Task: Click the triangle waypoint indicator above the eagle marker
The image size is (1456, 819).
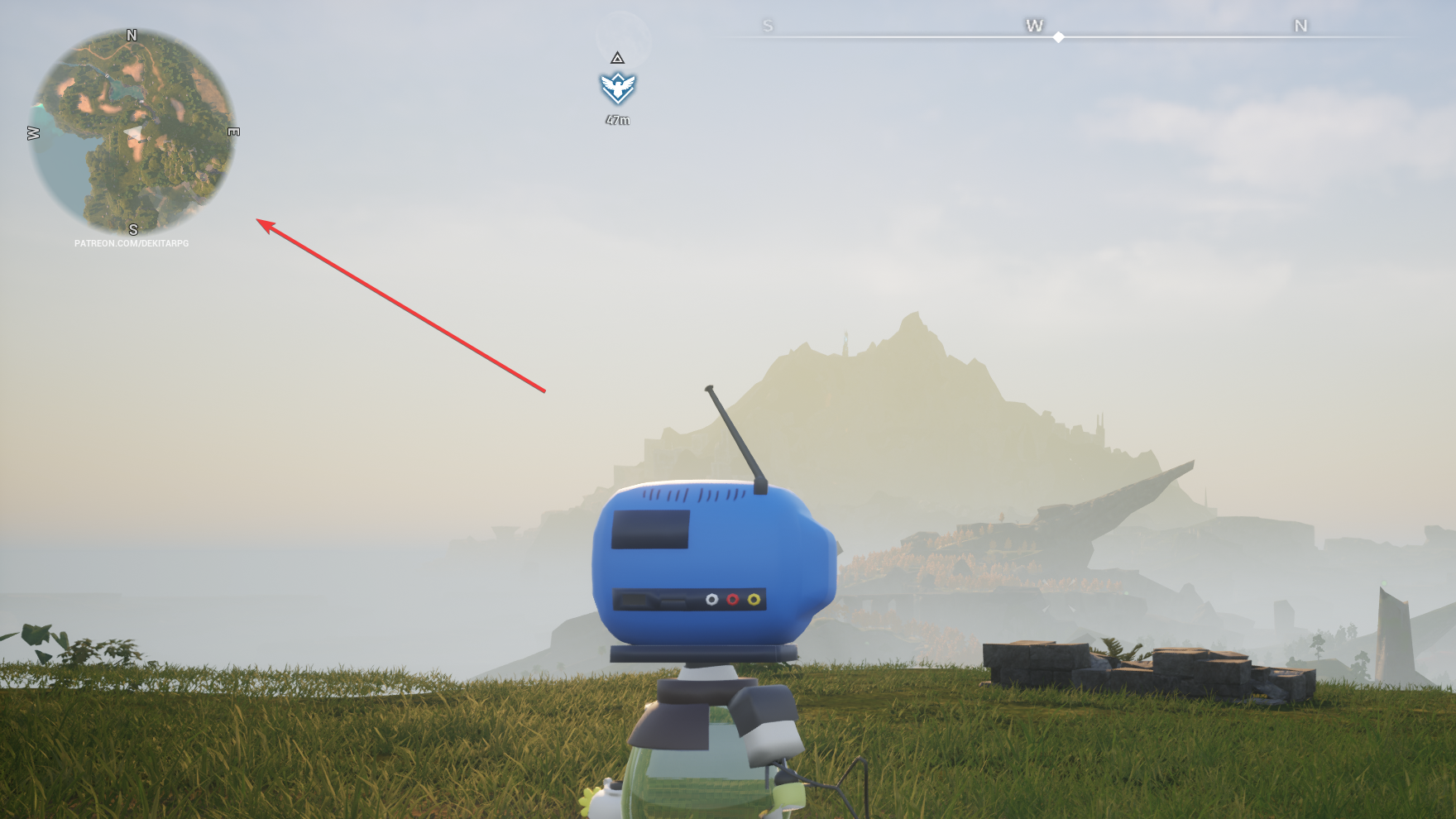Action: pos(617,59)
